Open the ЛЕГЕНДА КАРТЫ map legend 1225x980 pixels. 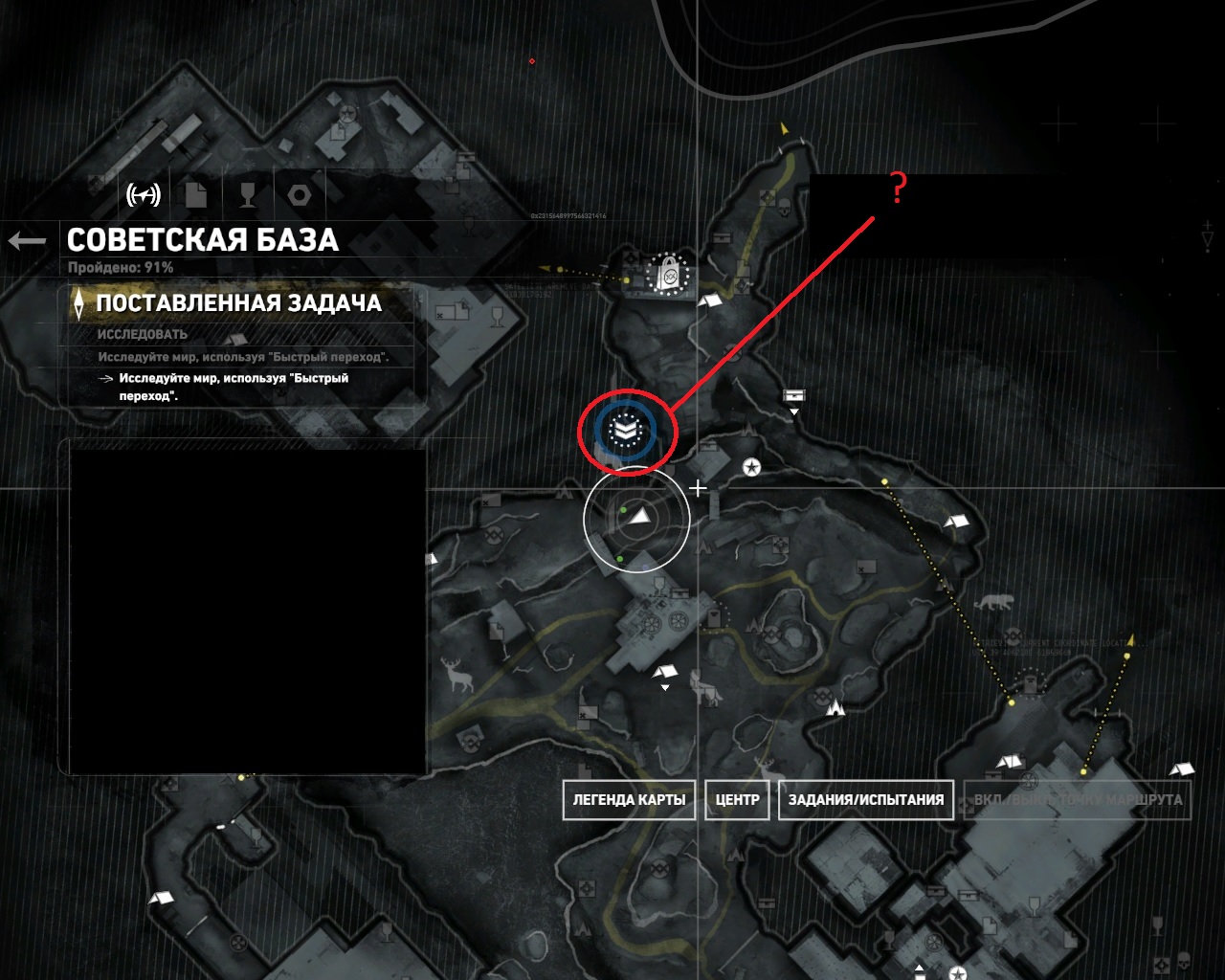(629, 800)
